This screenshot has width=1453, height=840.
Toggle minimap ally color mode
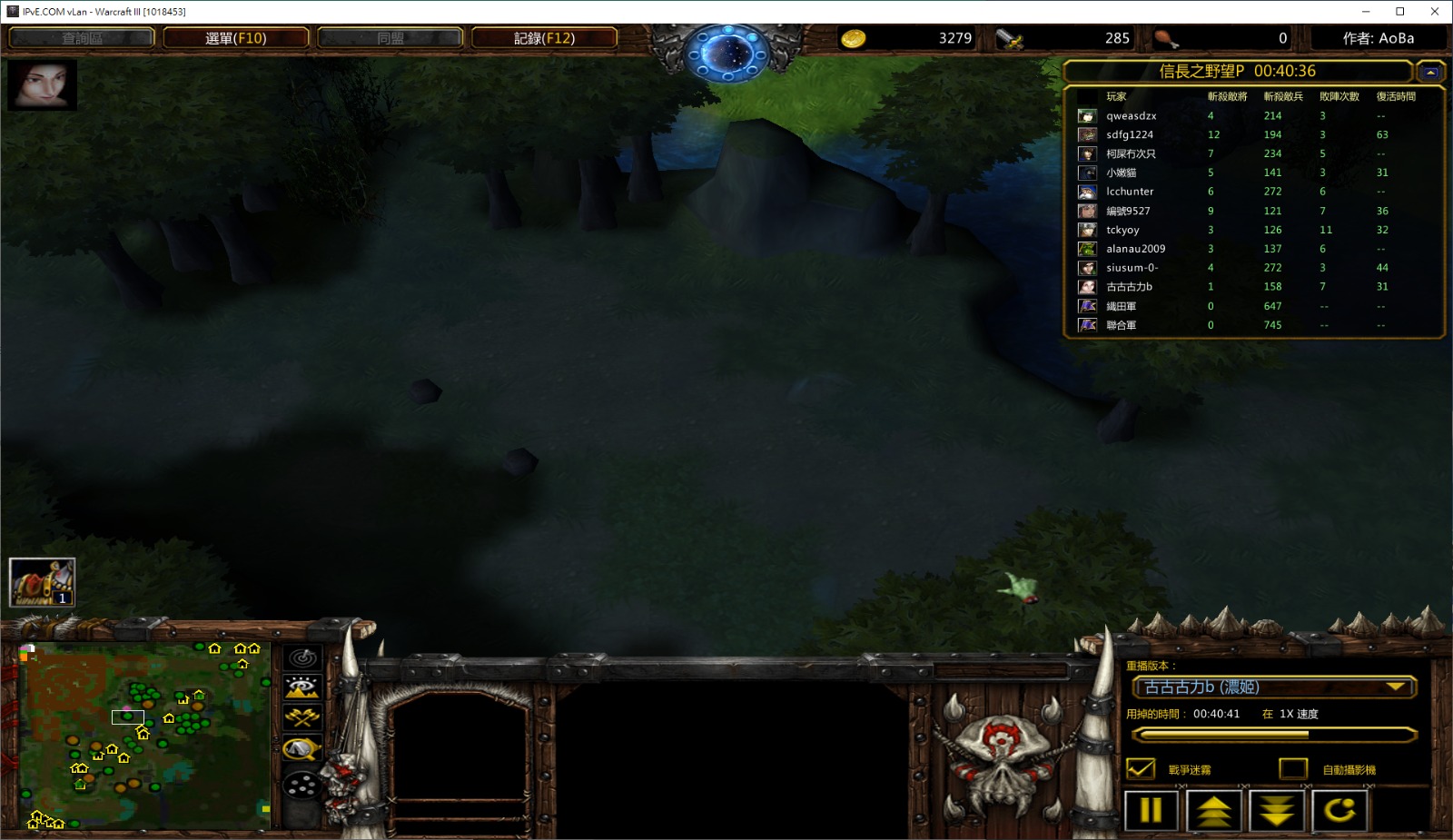coord(302,717)
